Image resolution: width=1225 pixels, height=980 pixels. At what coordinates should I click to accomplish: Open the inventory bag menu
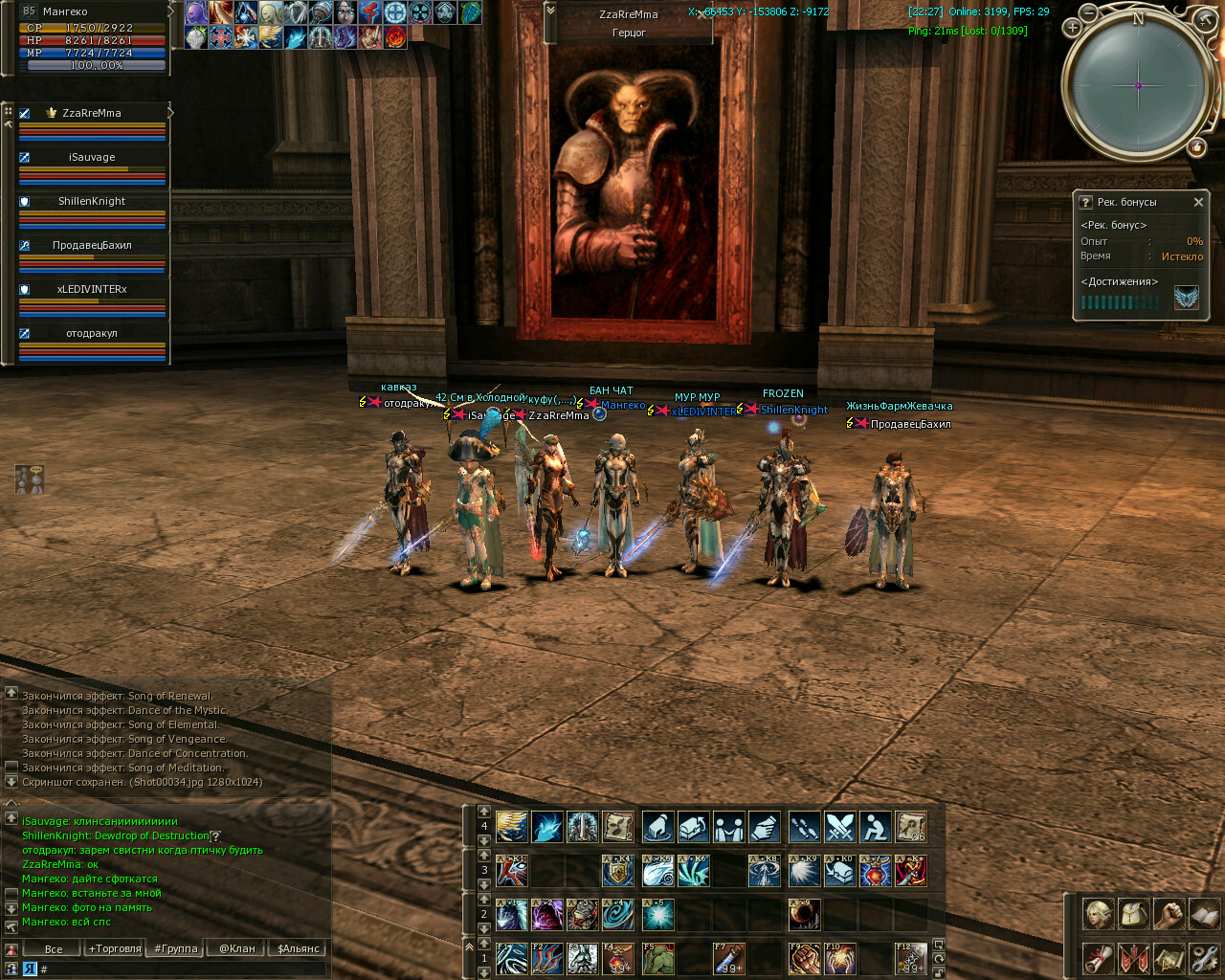[1133, 914]
